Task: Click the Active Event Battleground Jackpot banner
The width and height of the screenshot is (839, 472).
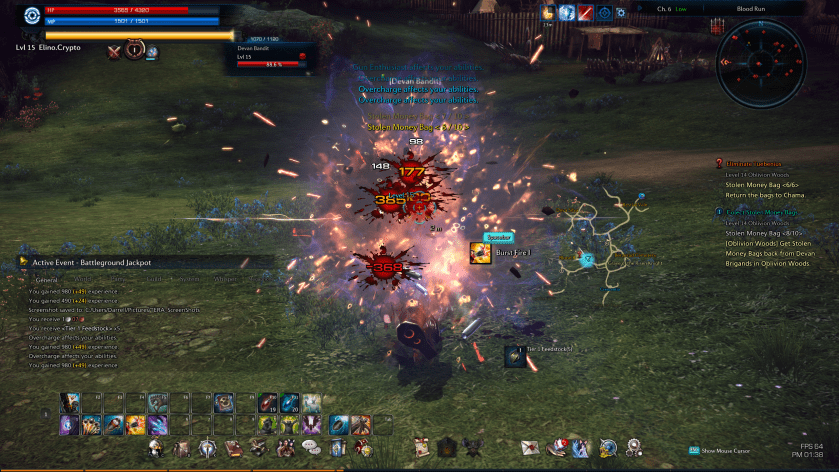Action: coord(91,262)
